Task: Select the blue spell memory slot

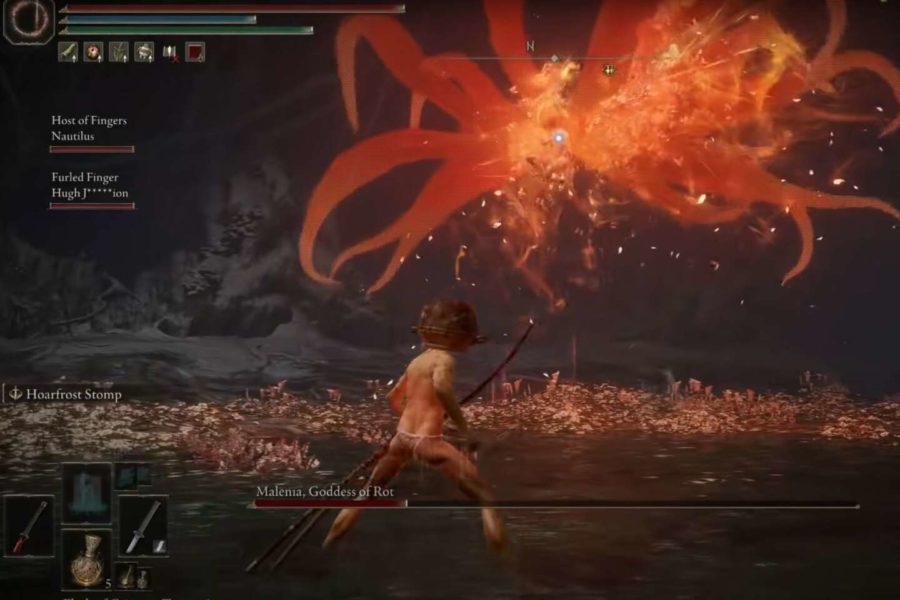Action: pos(87,494)
